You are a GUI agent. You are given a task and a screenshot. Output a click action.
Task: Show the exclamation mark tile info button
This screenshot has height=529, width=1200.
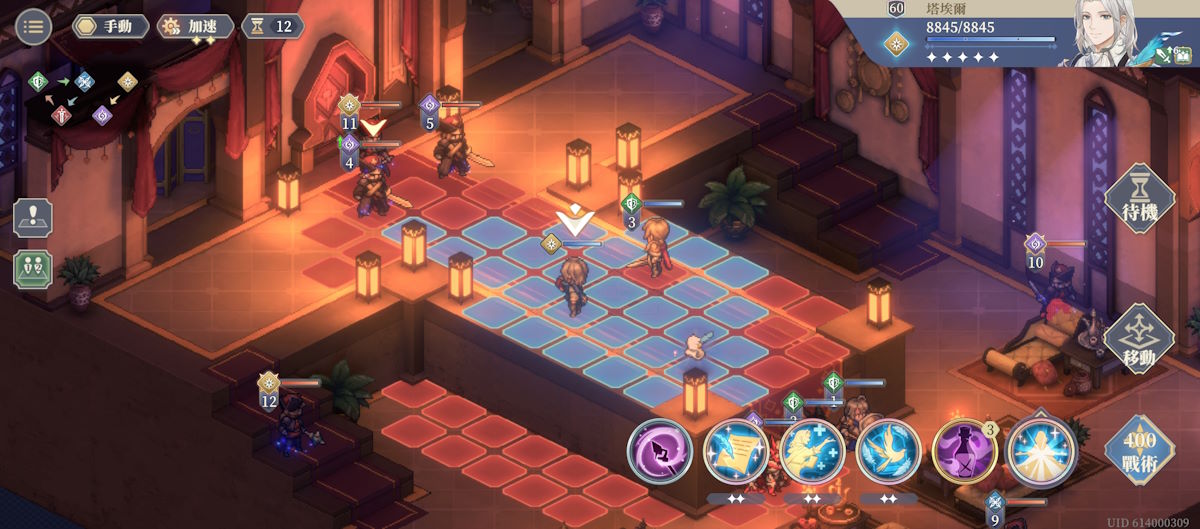tap(33, 219)
